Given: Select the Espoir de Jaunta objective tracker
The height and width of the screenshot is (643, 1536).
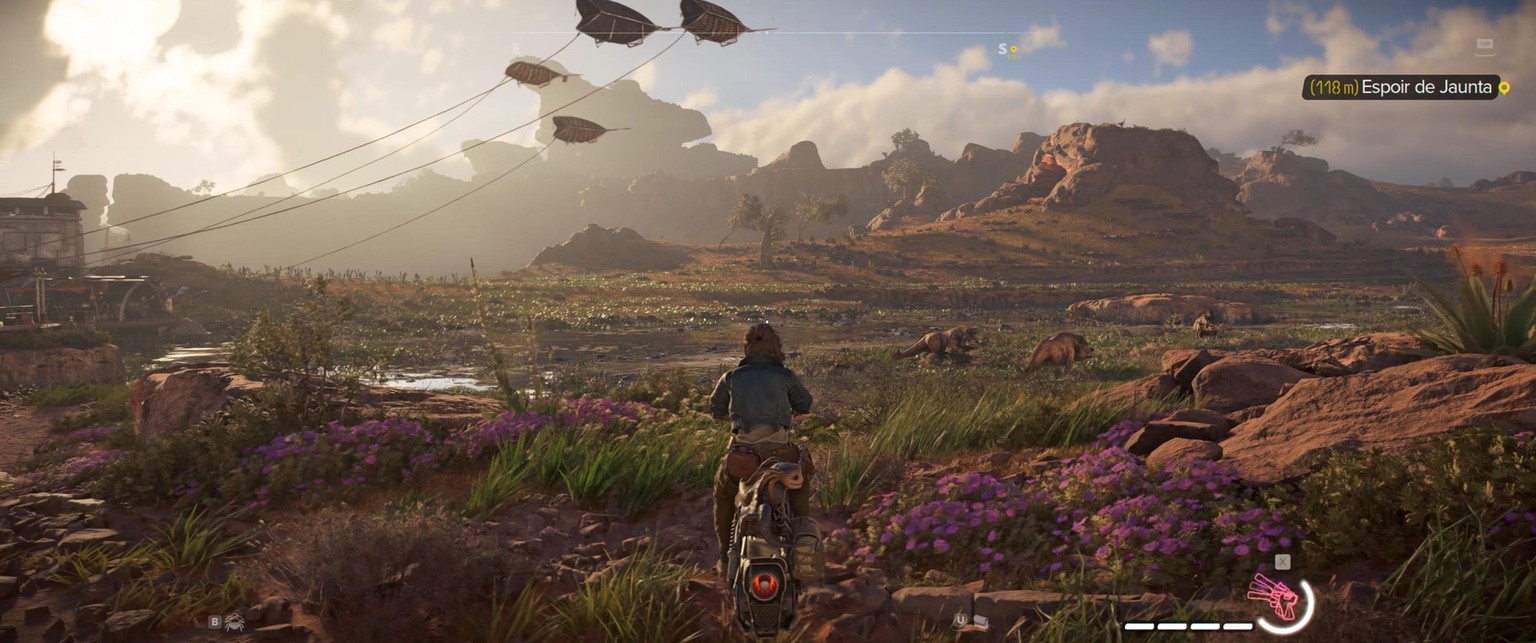Looking at the screenshot, I should (x=1405, y=88).
